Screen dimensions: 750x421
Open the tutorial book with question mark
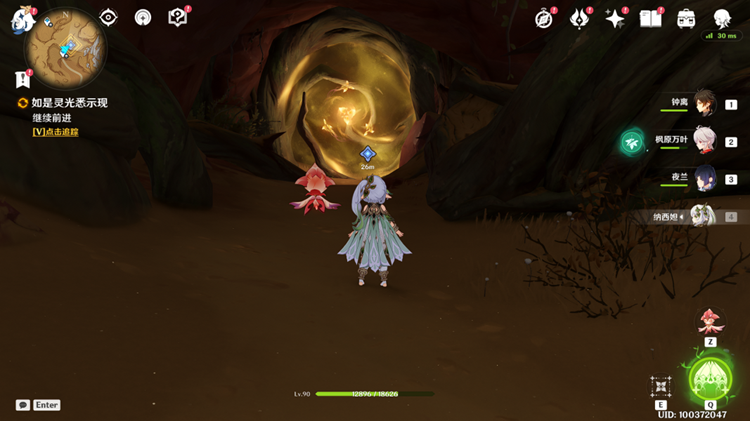coord(178,17)
